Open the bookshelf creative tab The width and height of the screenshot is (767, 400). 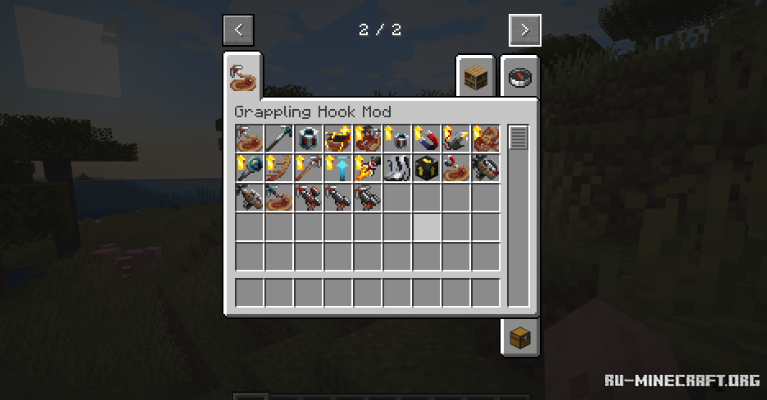pos(476,76)
